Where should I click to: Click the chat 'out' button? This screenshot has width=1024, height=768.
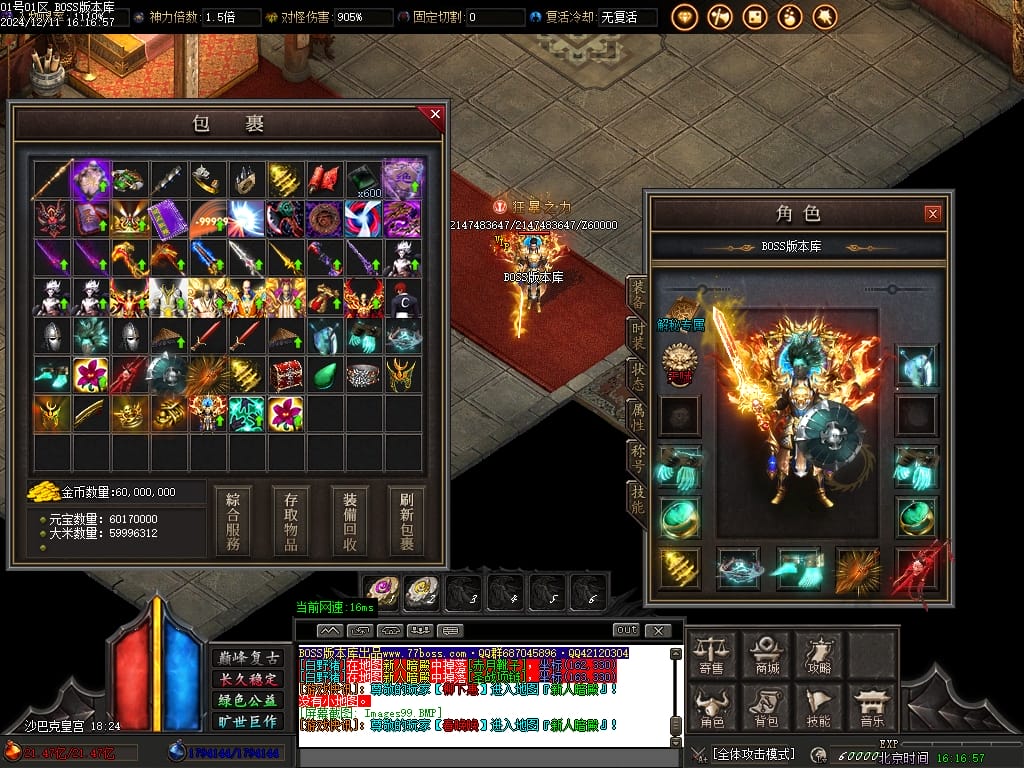(626, 630)
